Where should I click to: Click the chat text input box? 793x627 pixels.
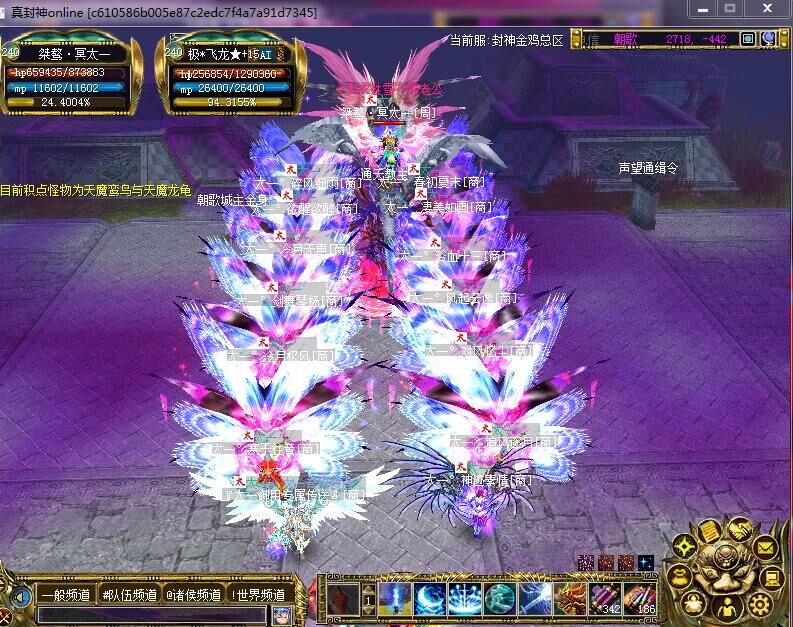coord(150,614)
